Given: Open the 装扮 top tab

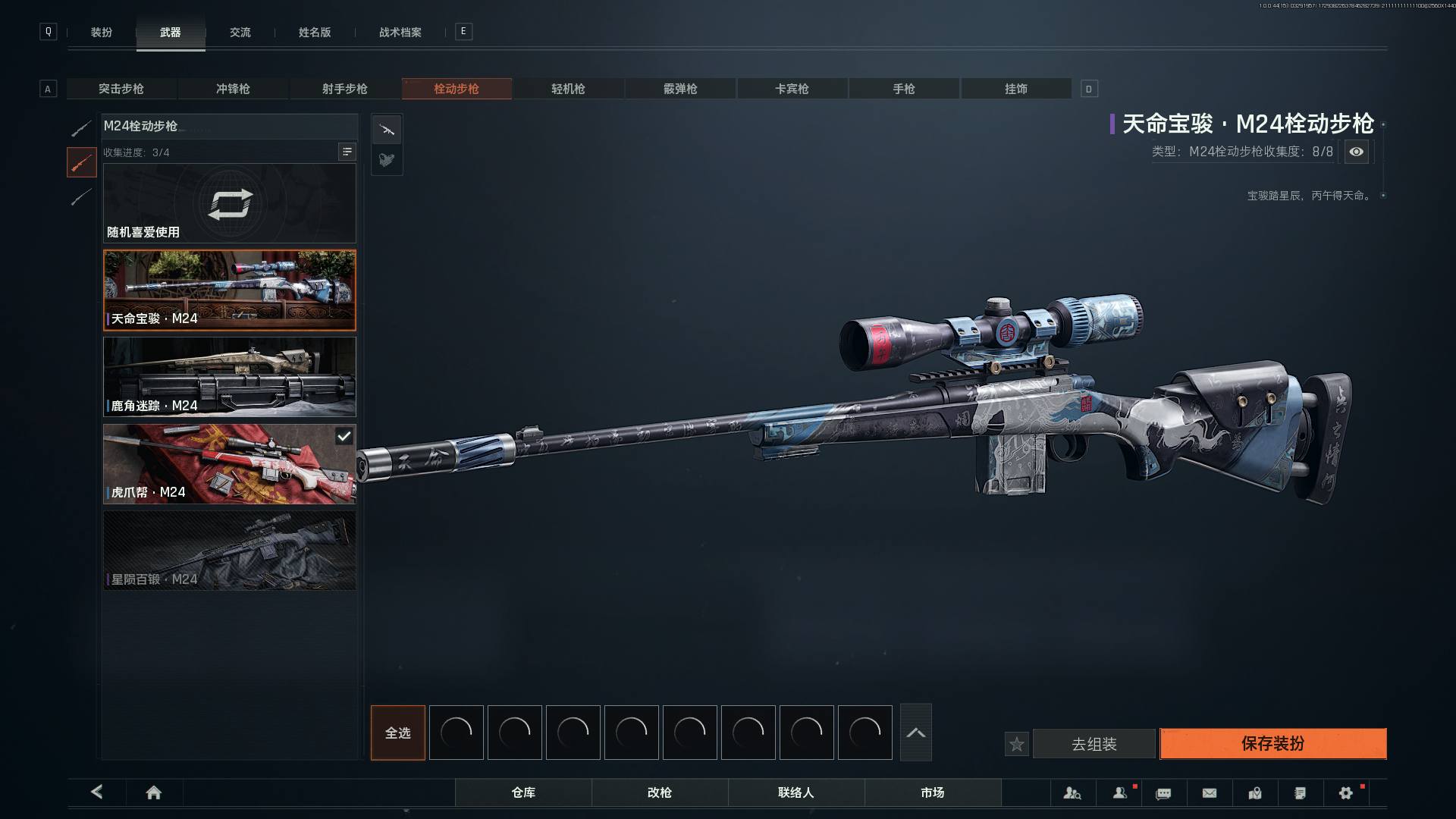Looking at the screenshot, I should point(102,32).
